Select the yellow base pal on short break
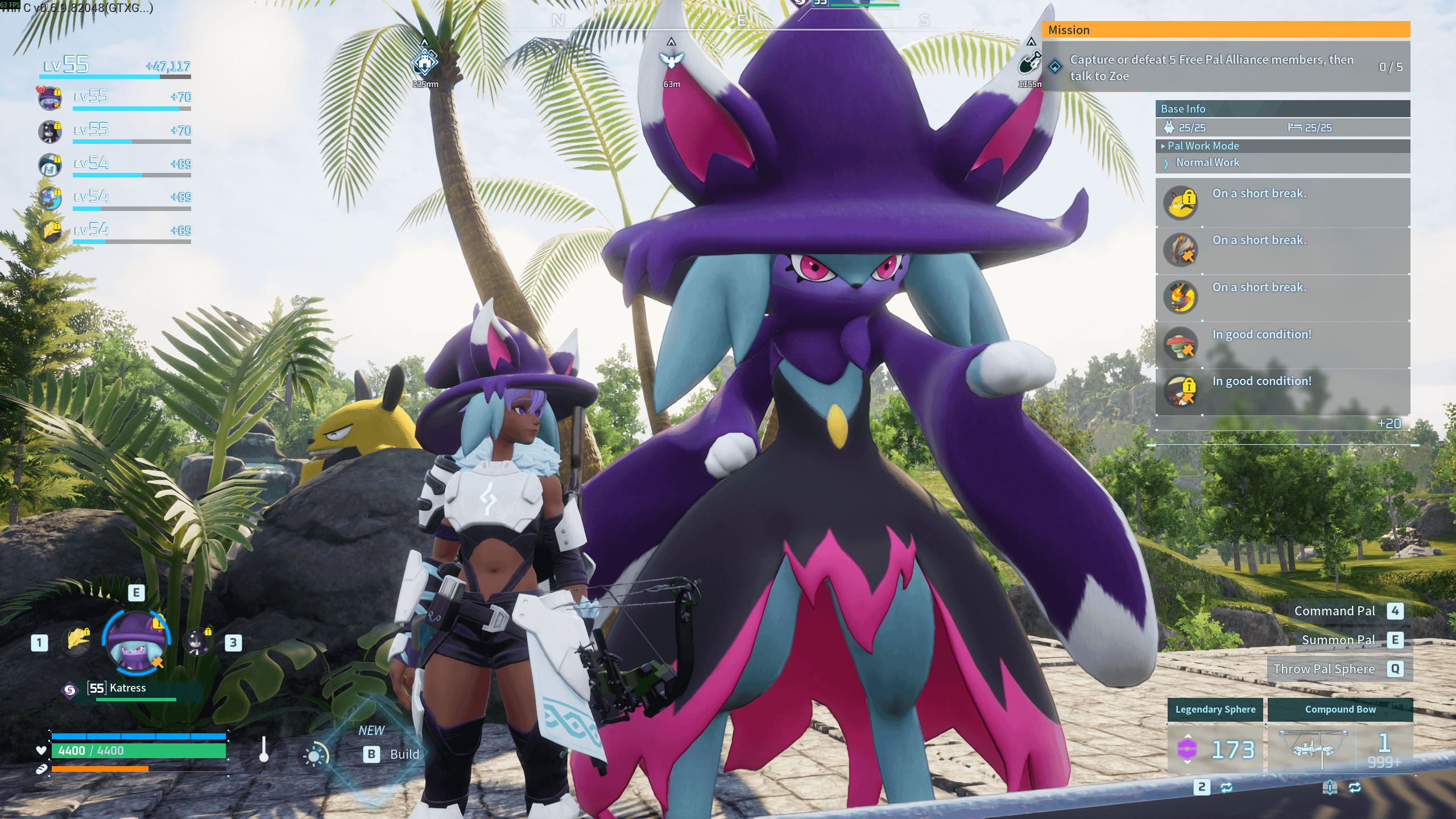 pos(1181,203)
